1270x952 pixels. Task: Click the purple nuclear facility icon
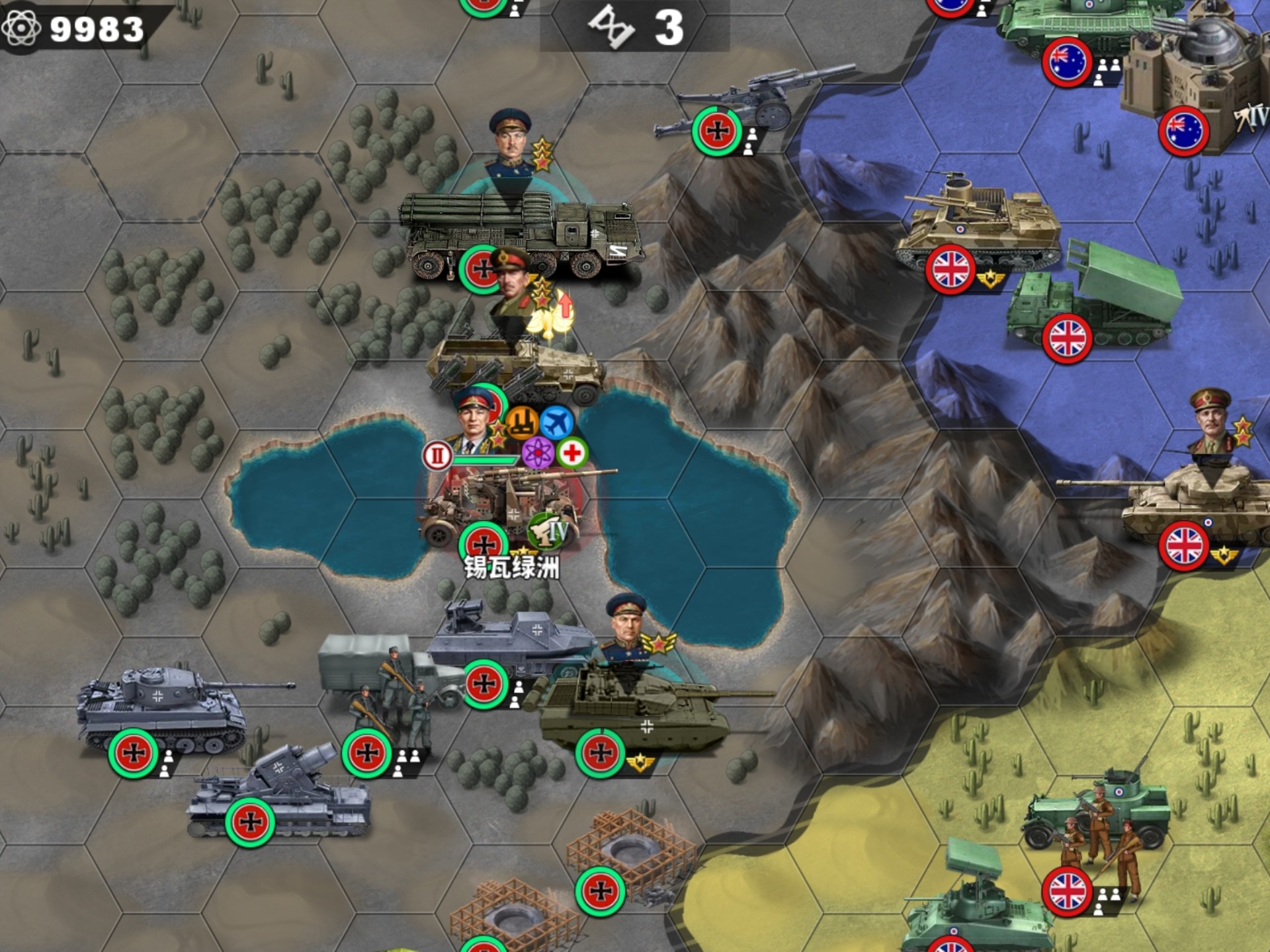coord(538,454)
